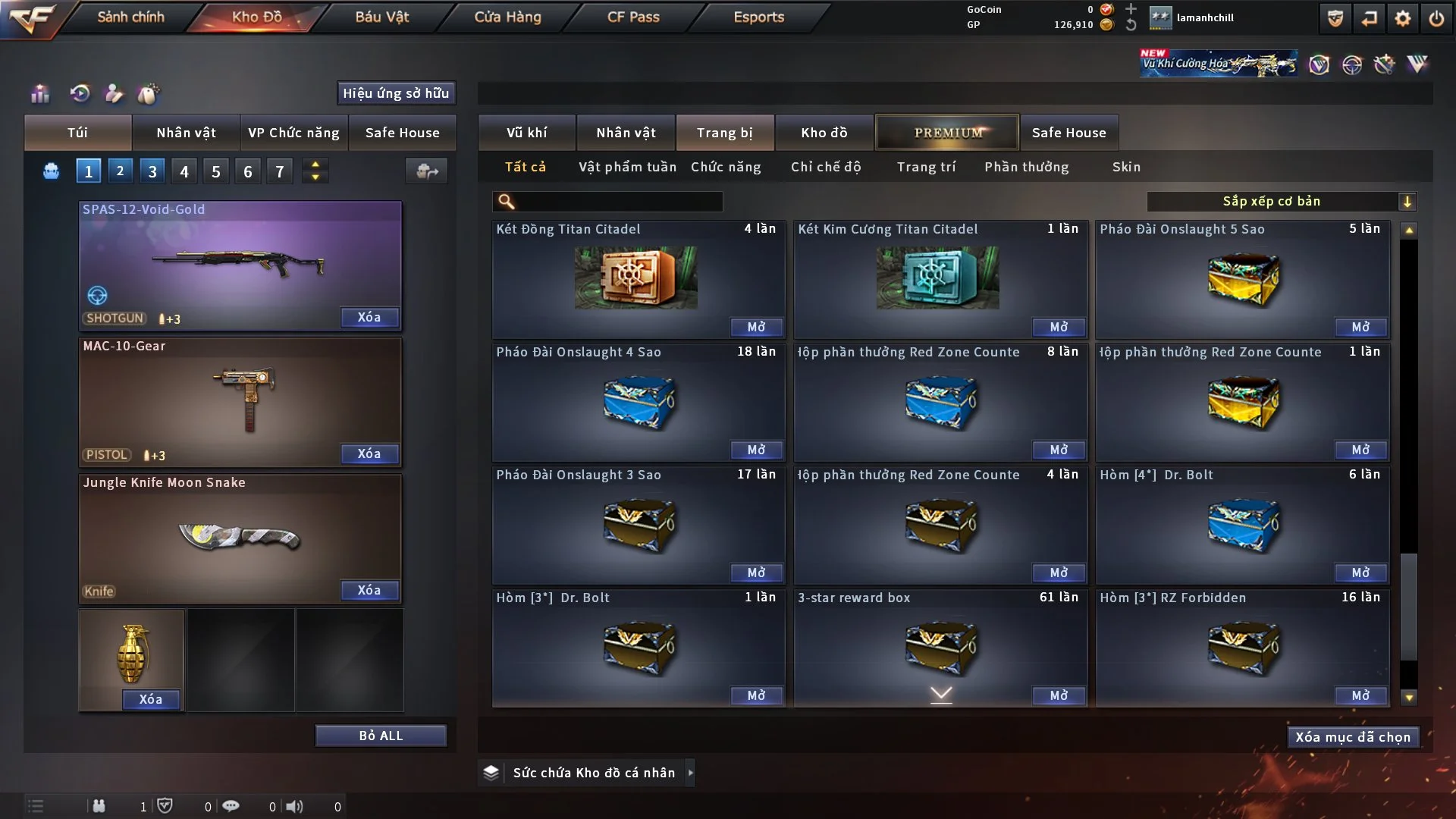Delete selected items with Xóa mục đã chọn
The width and height of the screenshot is (1456, 819).
(1353, 737)
